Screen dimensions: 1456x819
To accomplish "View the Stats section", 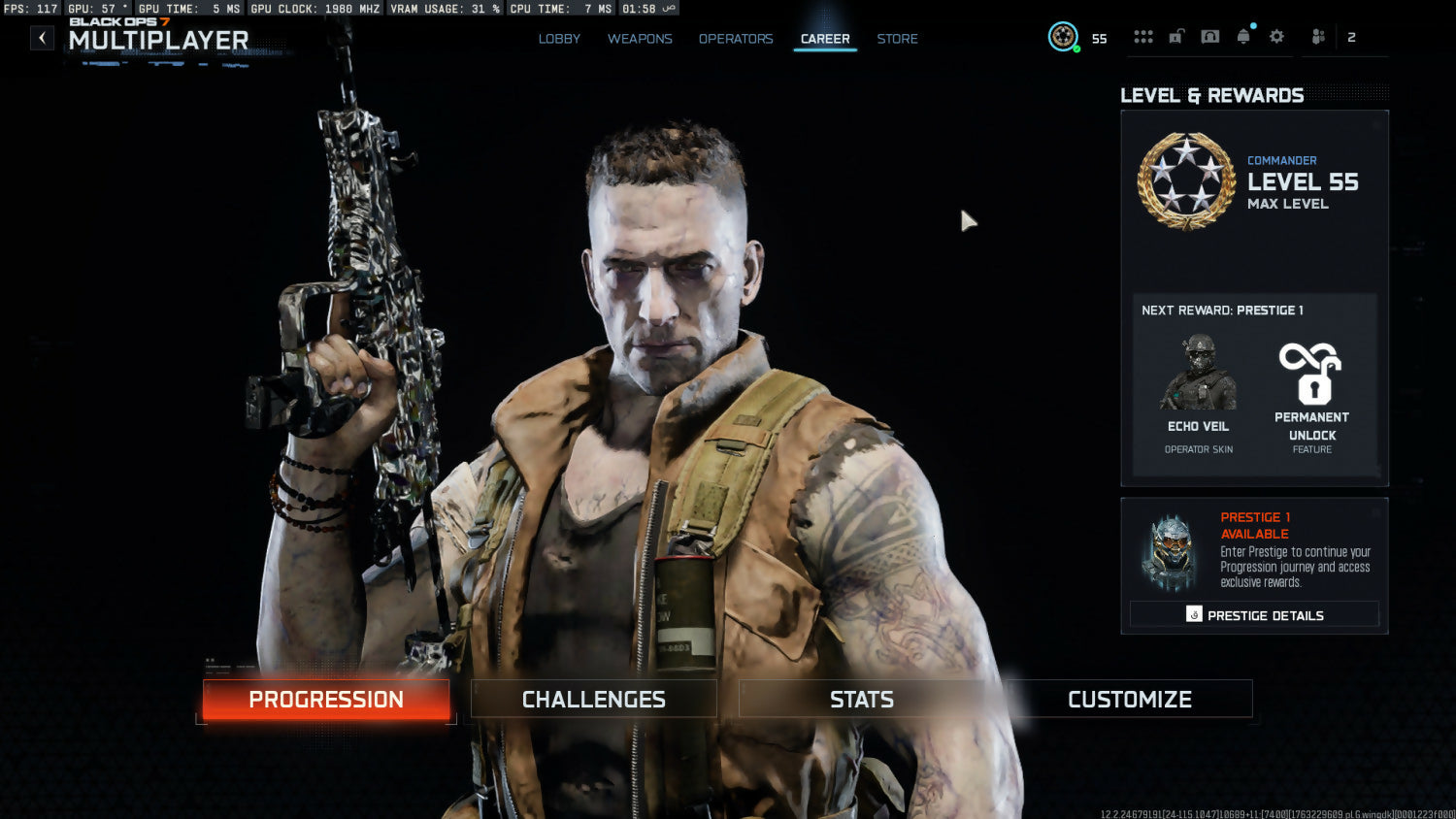I will coord(862,700).
